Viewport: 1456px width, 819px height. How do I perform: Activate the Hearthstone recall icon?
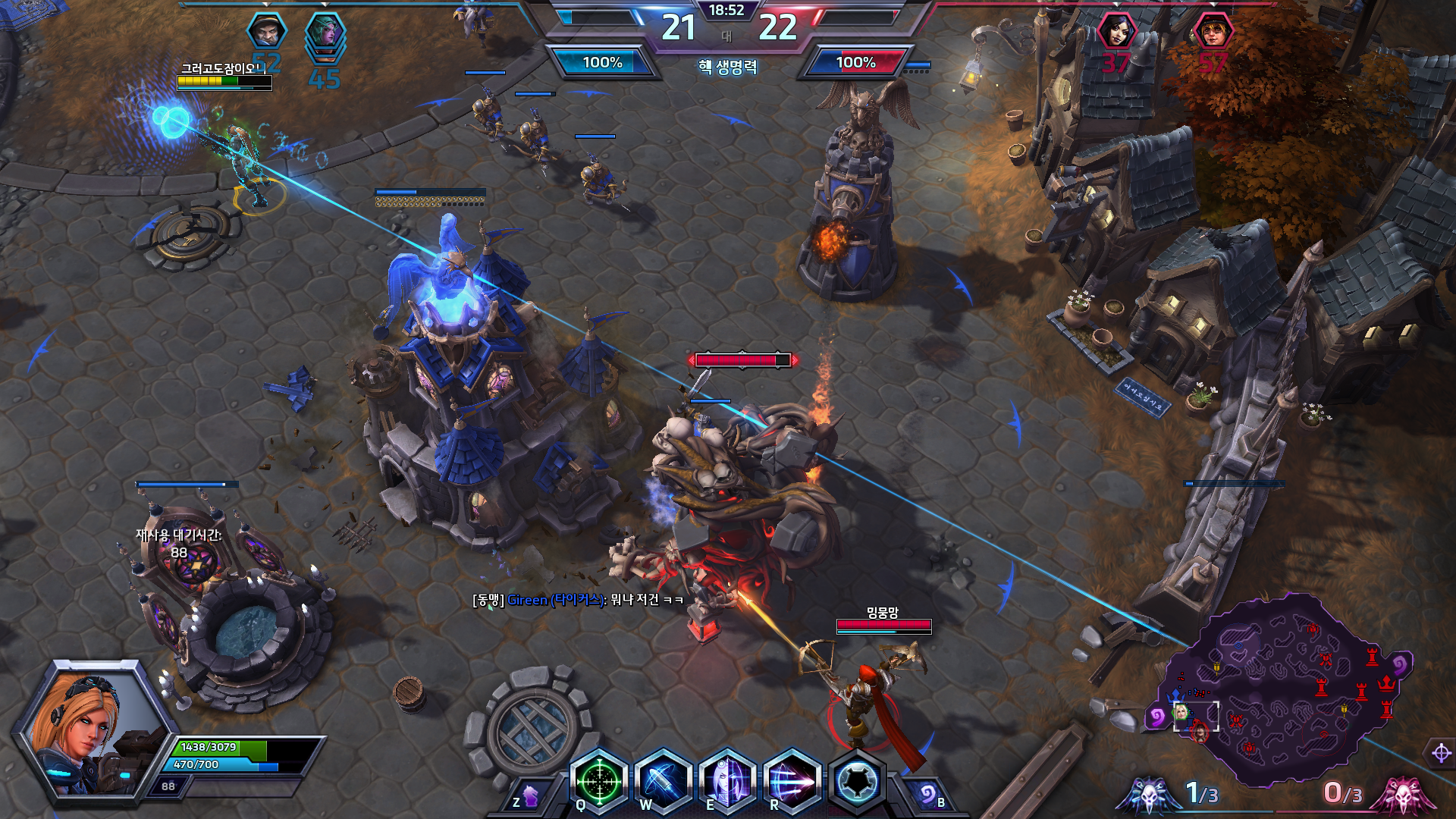coord(927,794)
